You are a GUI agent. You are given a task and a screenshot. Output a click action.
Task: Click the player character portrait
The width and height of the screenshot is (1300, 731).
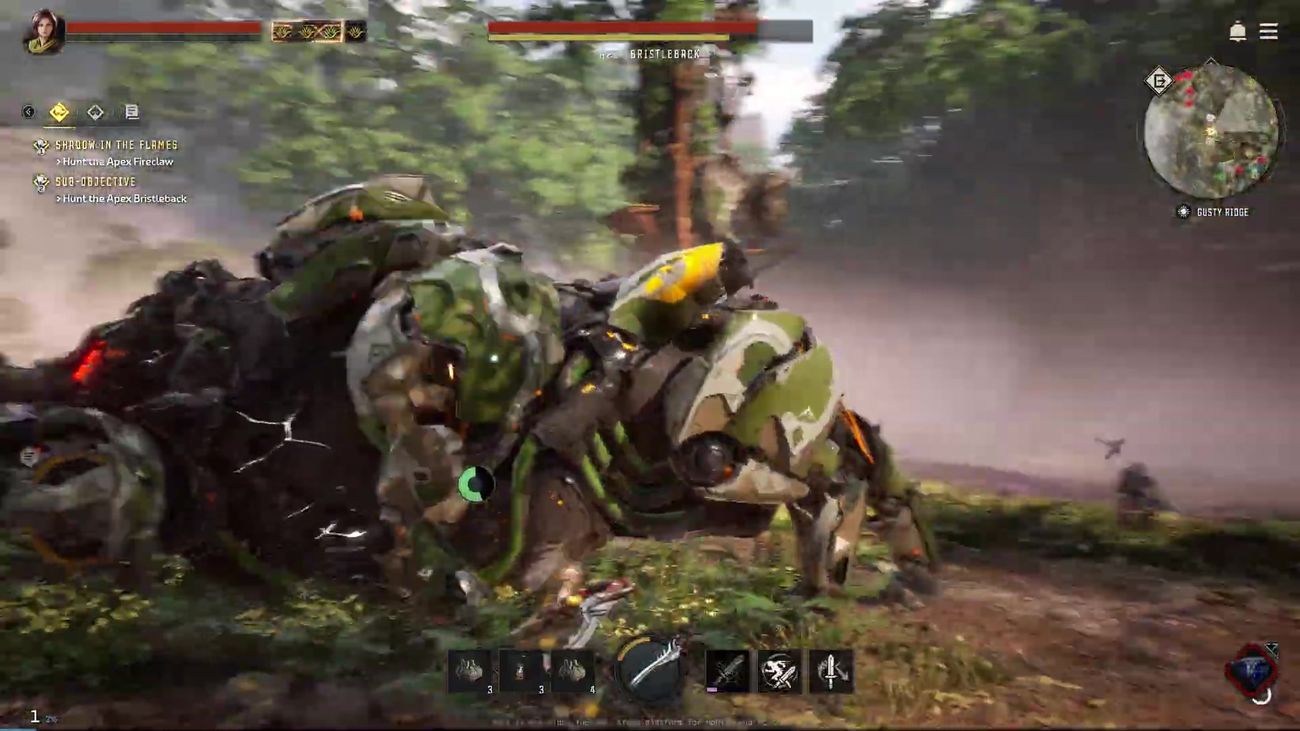[x=43, y=32]
